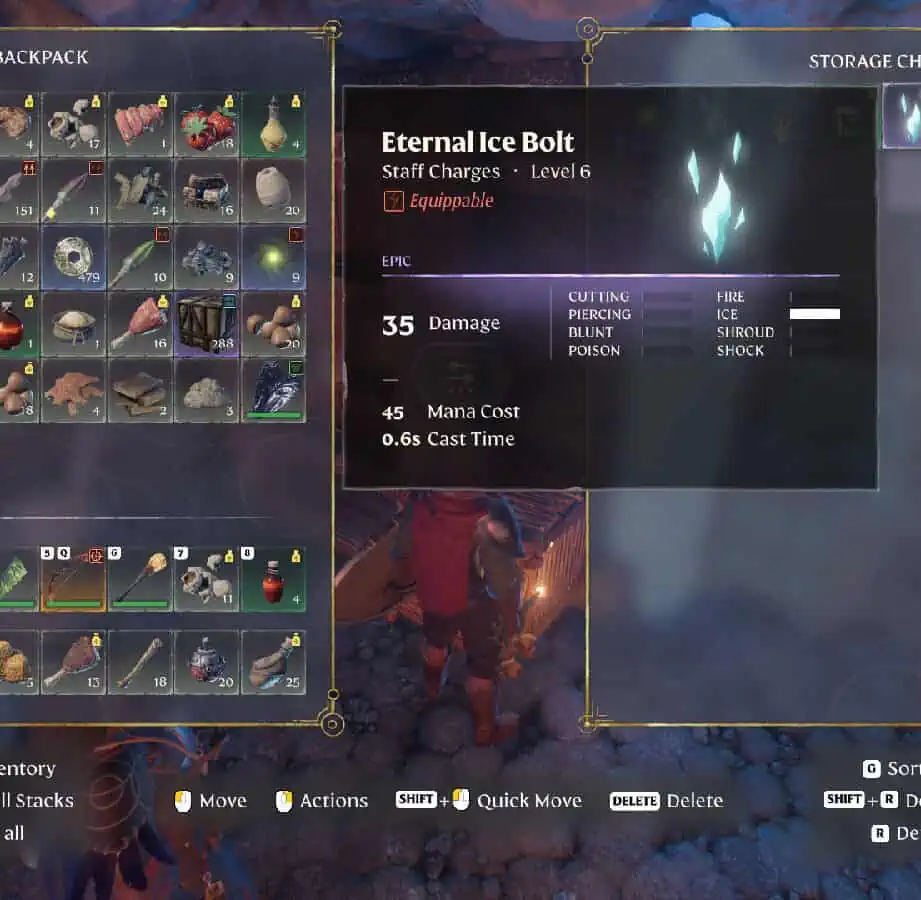921x900 pixels.
Task: Click the glowing green orb slot
Action: point(273,257)
